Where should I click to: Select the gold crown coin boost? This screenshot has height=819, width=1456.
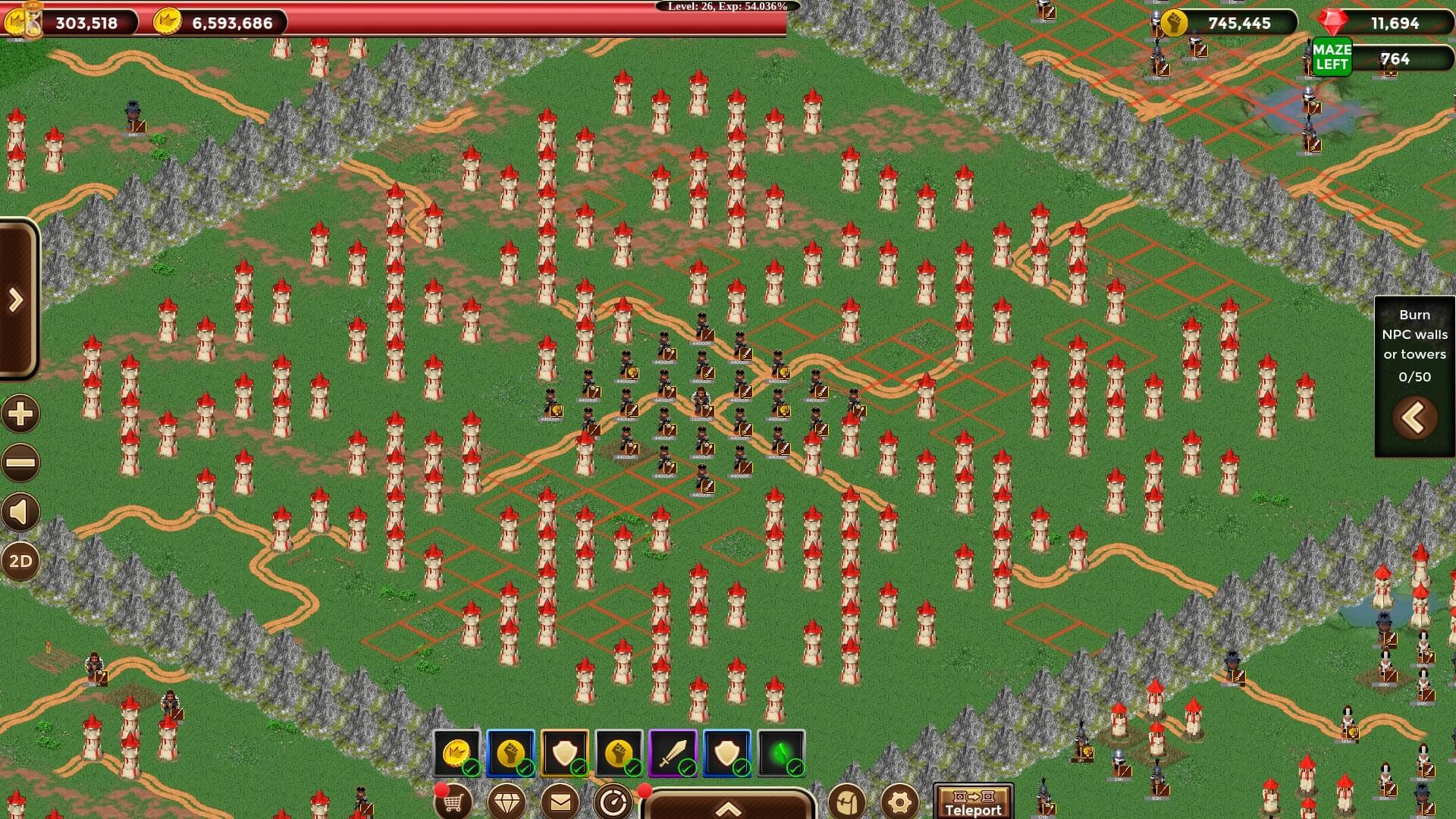tap(457, 754)
